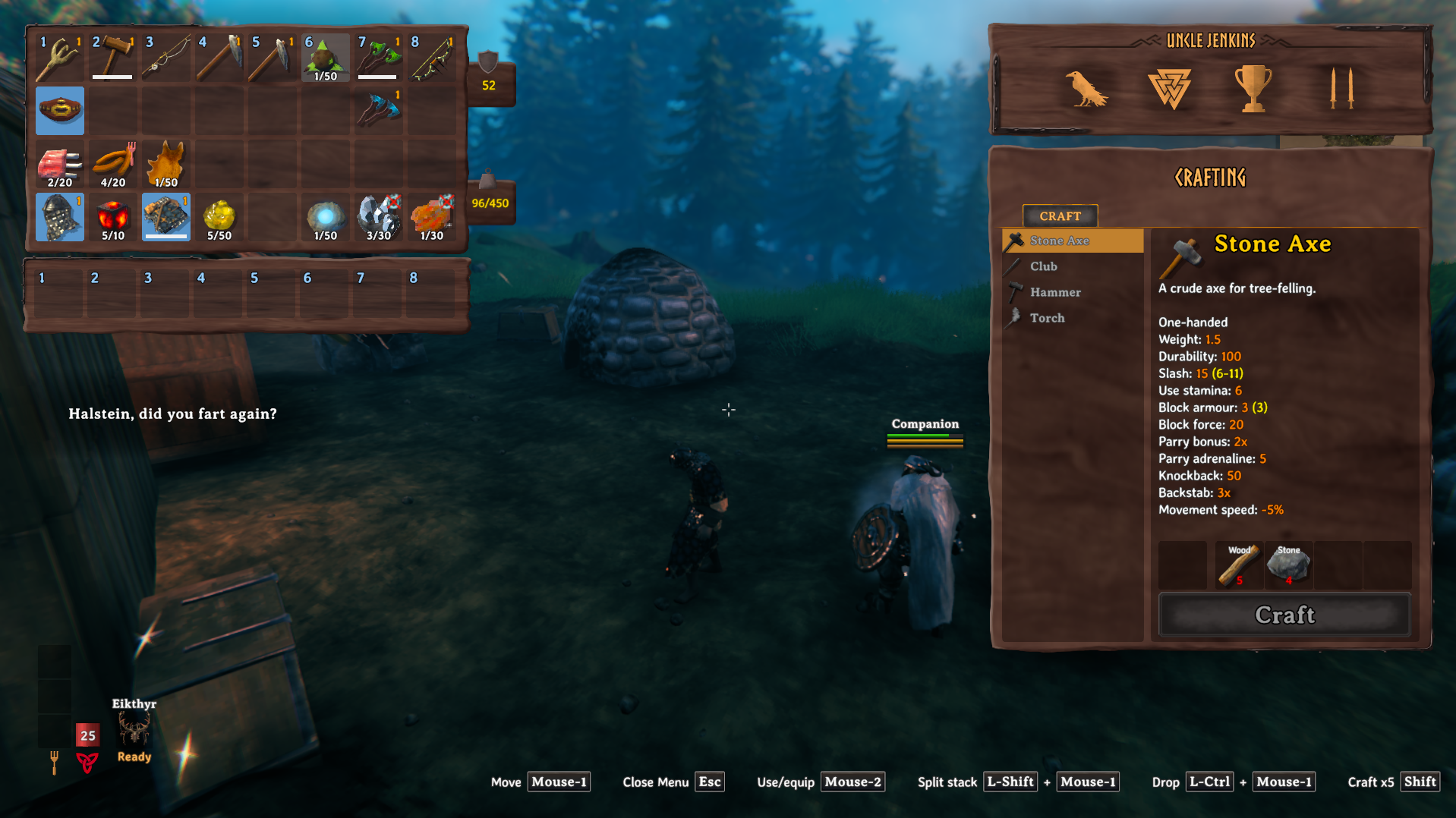Select the Hammer recipe in the crafting list
The width and height of the screenshot is (1456, 818).
pos(1055,292)
